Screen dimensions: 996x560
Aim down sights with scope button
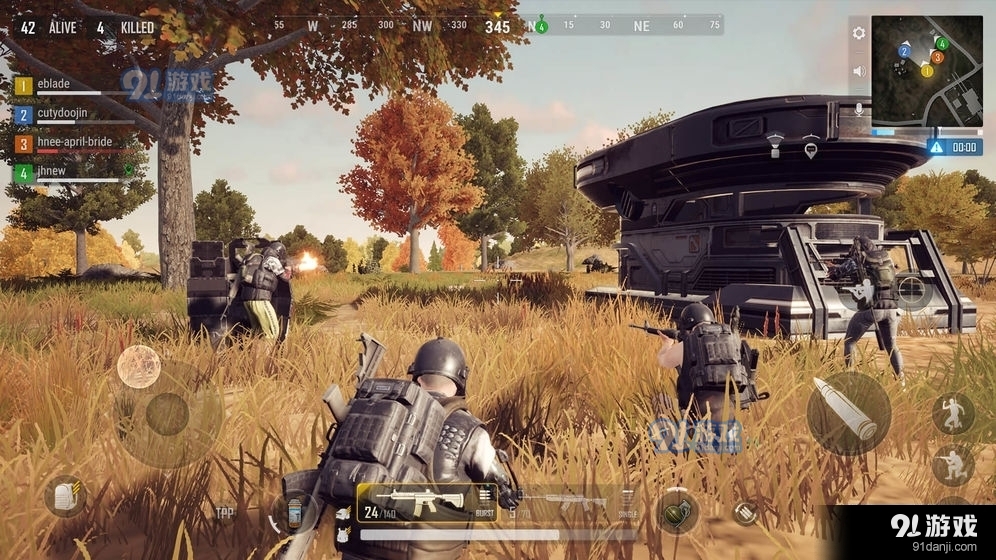pos(911,291)
